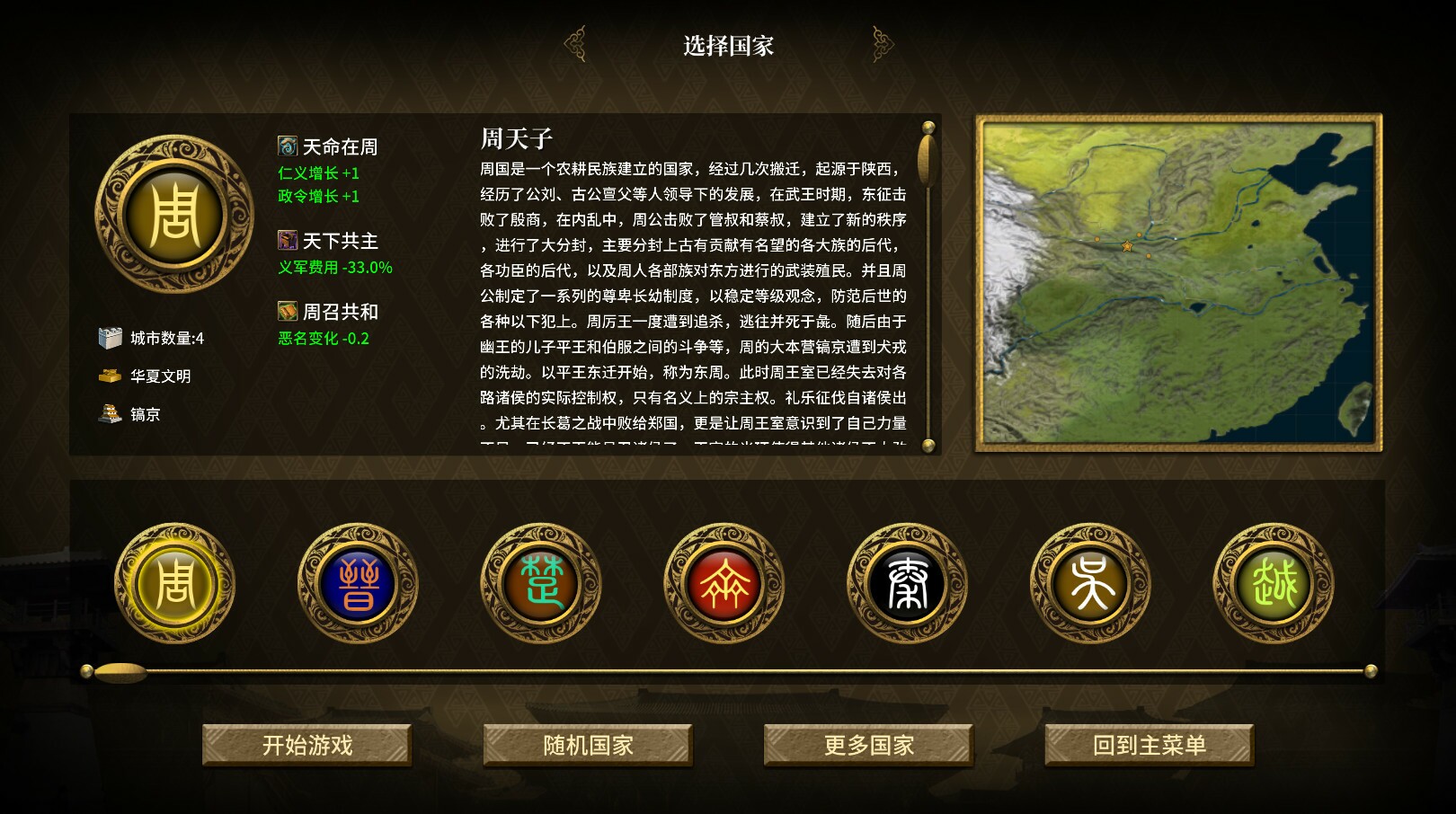Click the 城市数量 city count icon
Screen dimensions: 1456x814
111,336
